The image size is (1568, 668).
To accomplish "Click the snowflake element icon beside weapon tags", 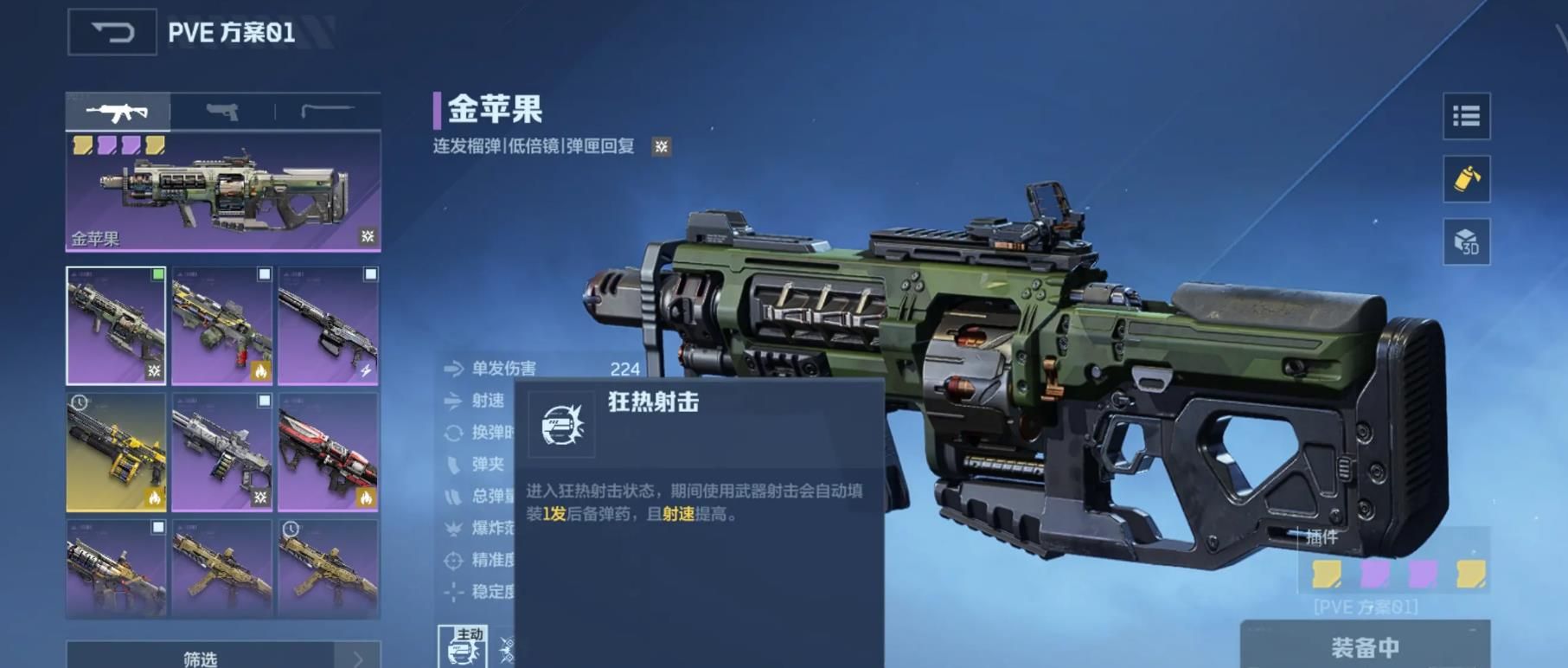I will click(x=662, y=146).
